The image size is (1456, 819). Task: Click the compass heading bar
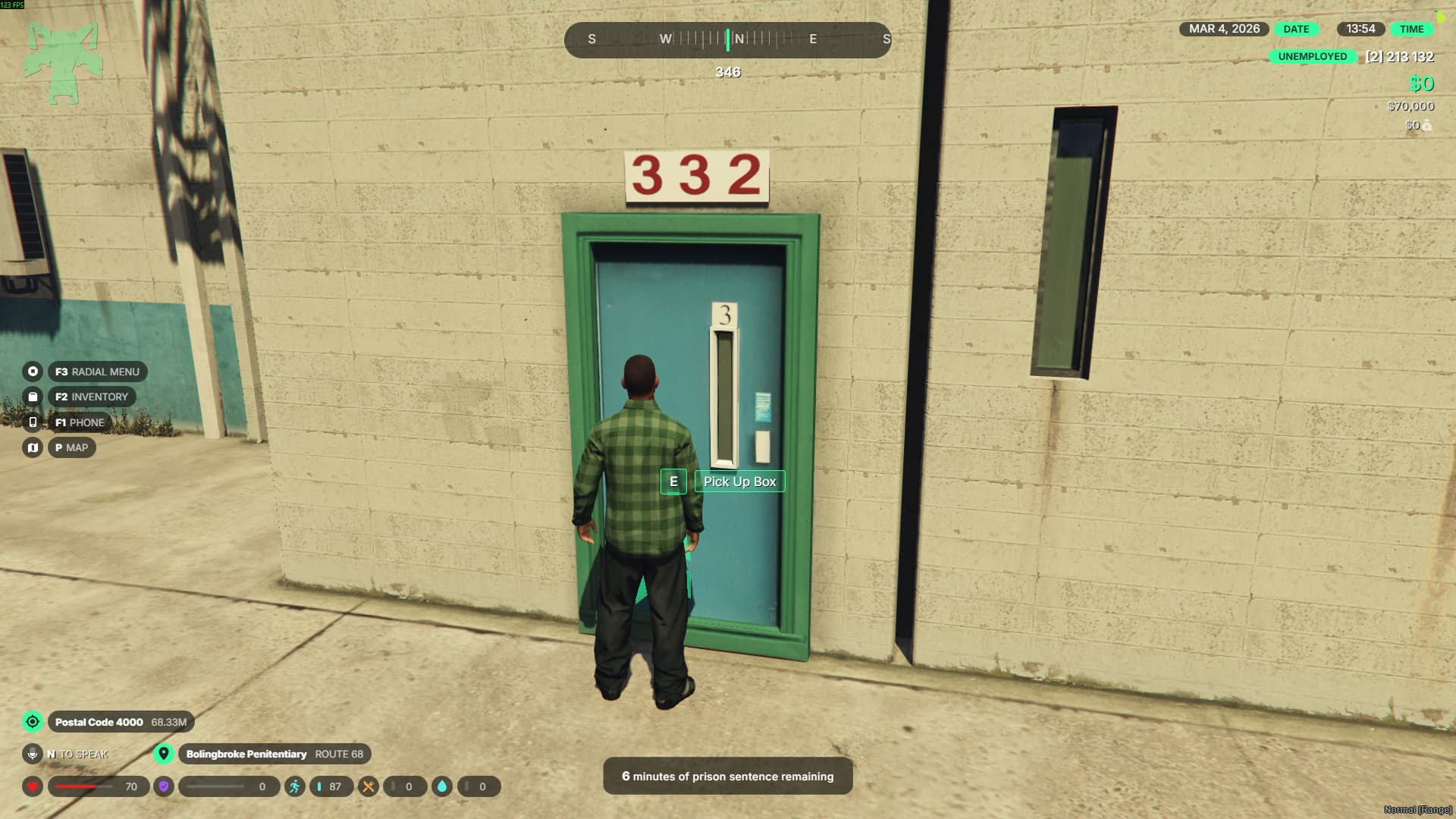click(x=727, y=39)
